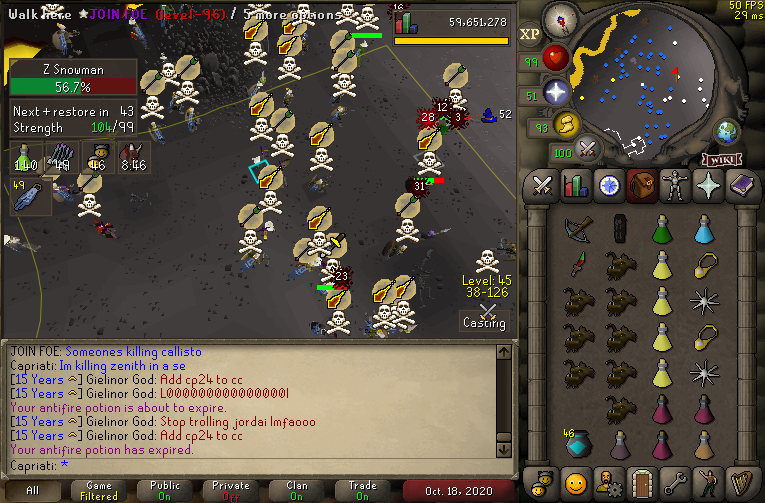The width and height of the screenshot is (765, 503).
Task: Open the Logout door tab
Action: tap(641, 481)
